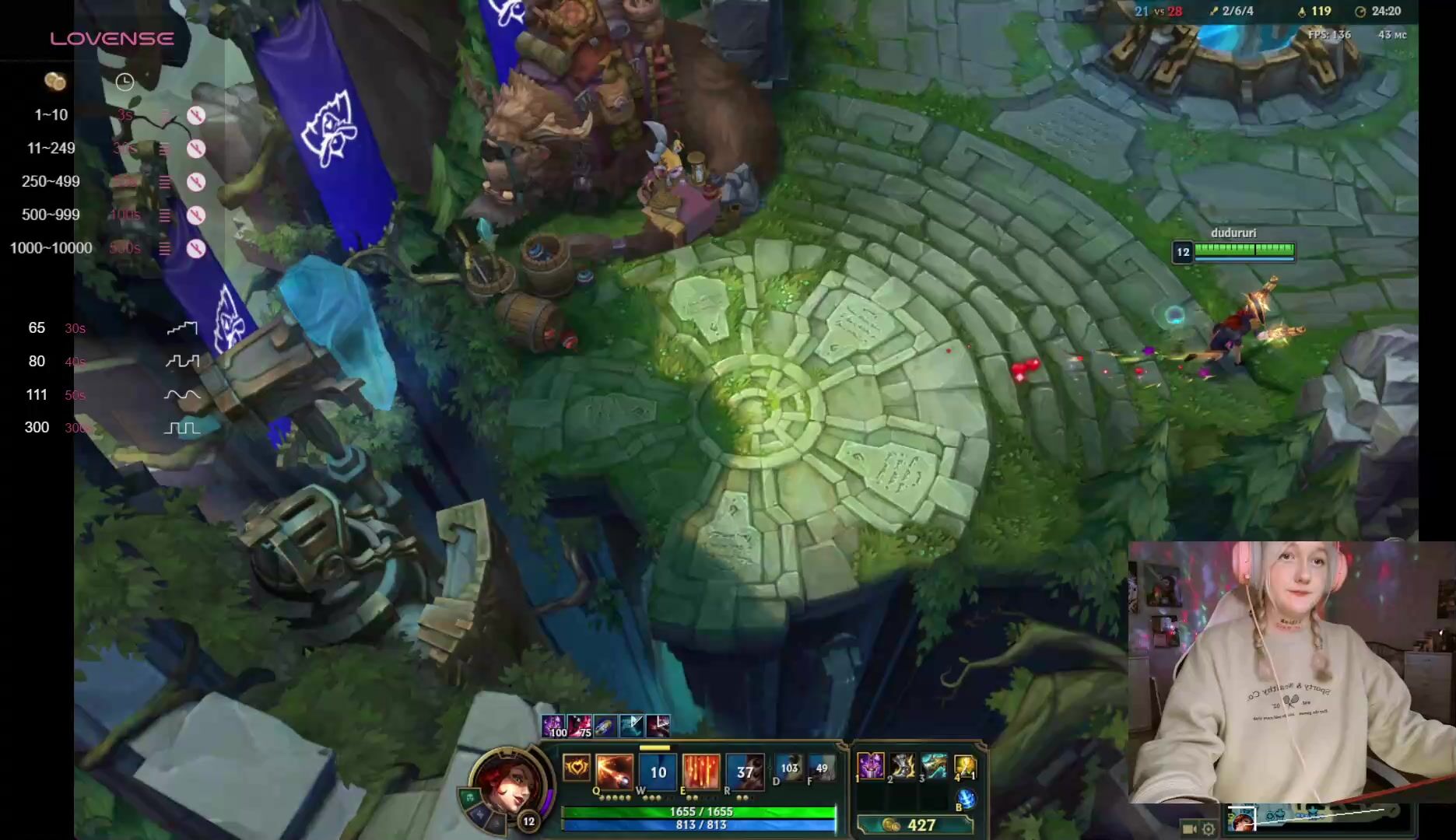Open the gear settings button near the minimap
The image size is (1456, 840).
[1208, 828]
